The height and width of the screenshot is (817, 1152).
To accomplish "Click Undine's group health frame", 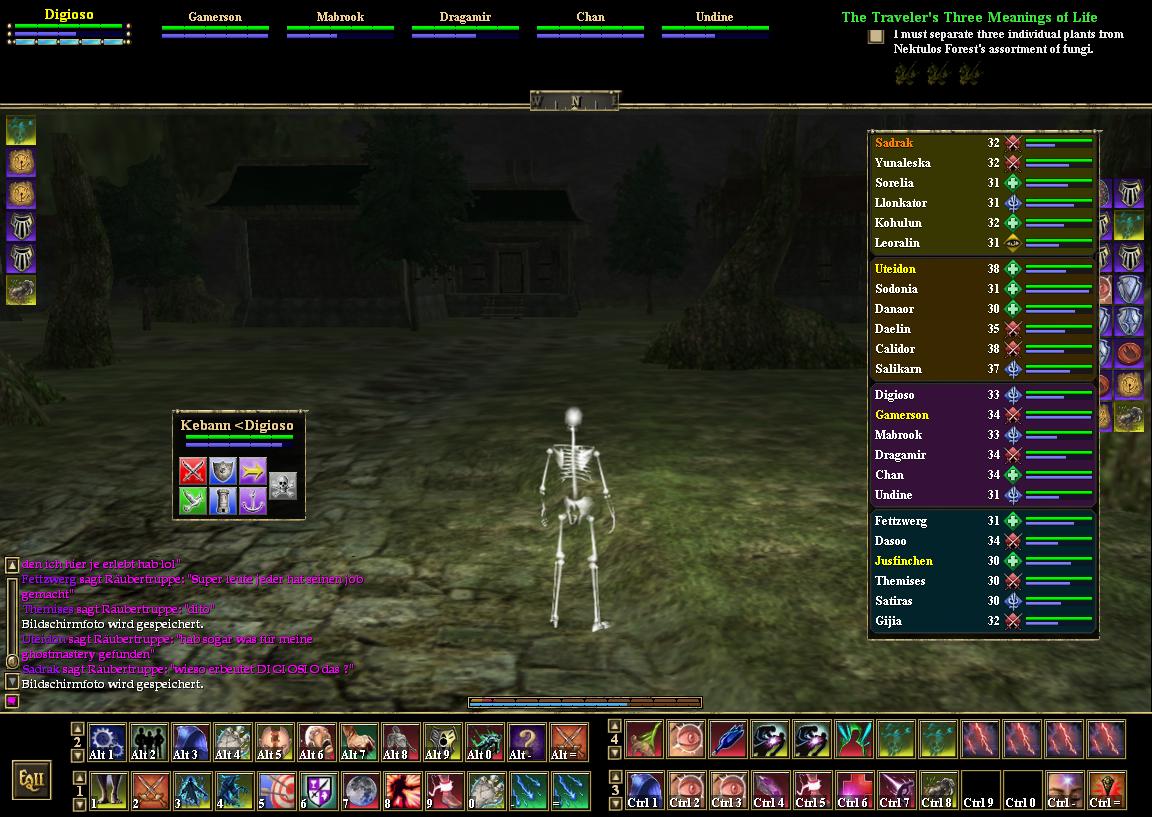I will tap(714, 24).
